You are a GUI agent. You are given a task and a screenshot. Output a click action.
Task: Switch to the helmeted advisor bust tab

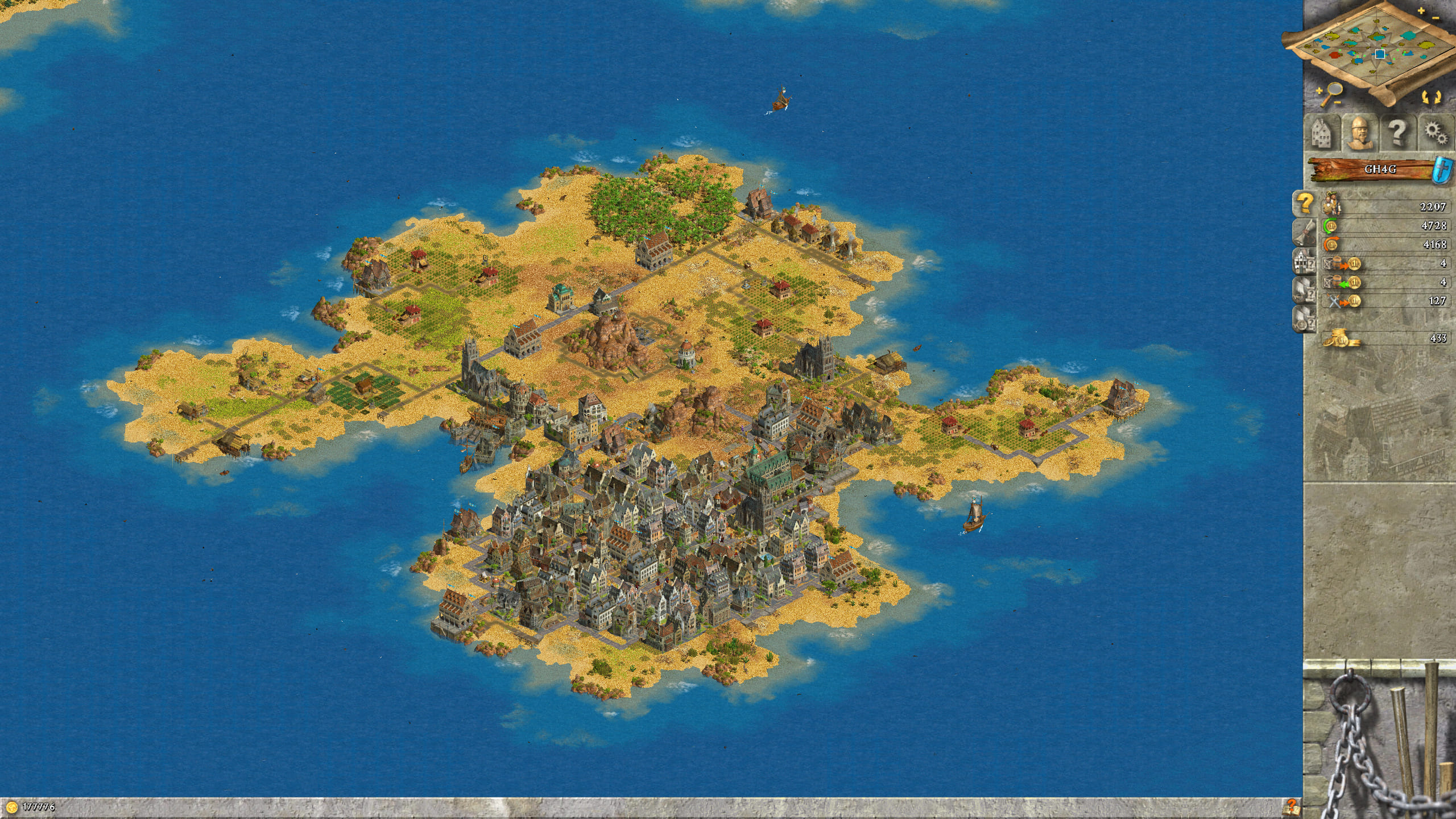(1359, 134)
